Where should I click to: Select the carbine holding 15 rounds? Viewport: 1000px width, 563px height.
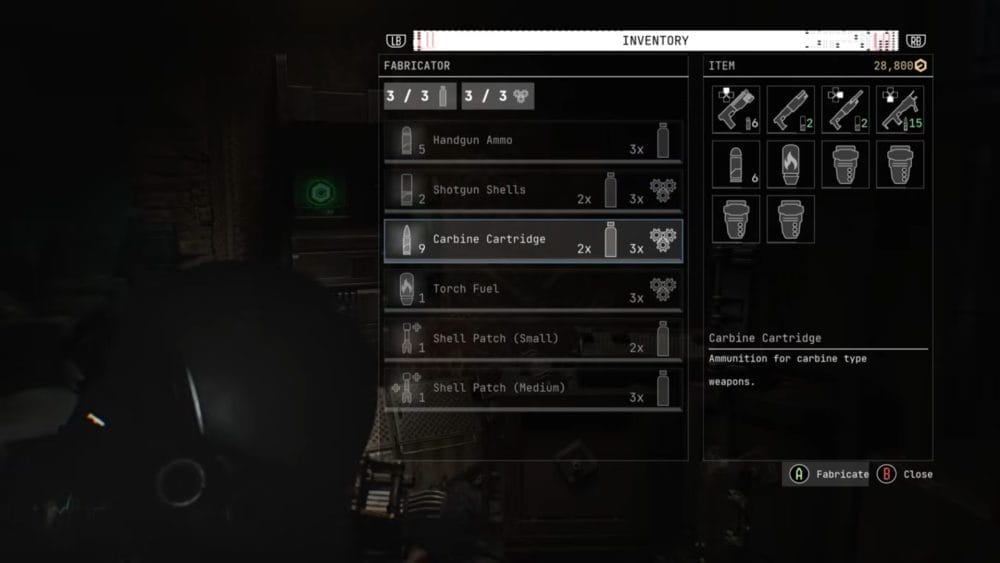[x=900, y=110]
